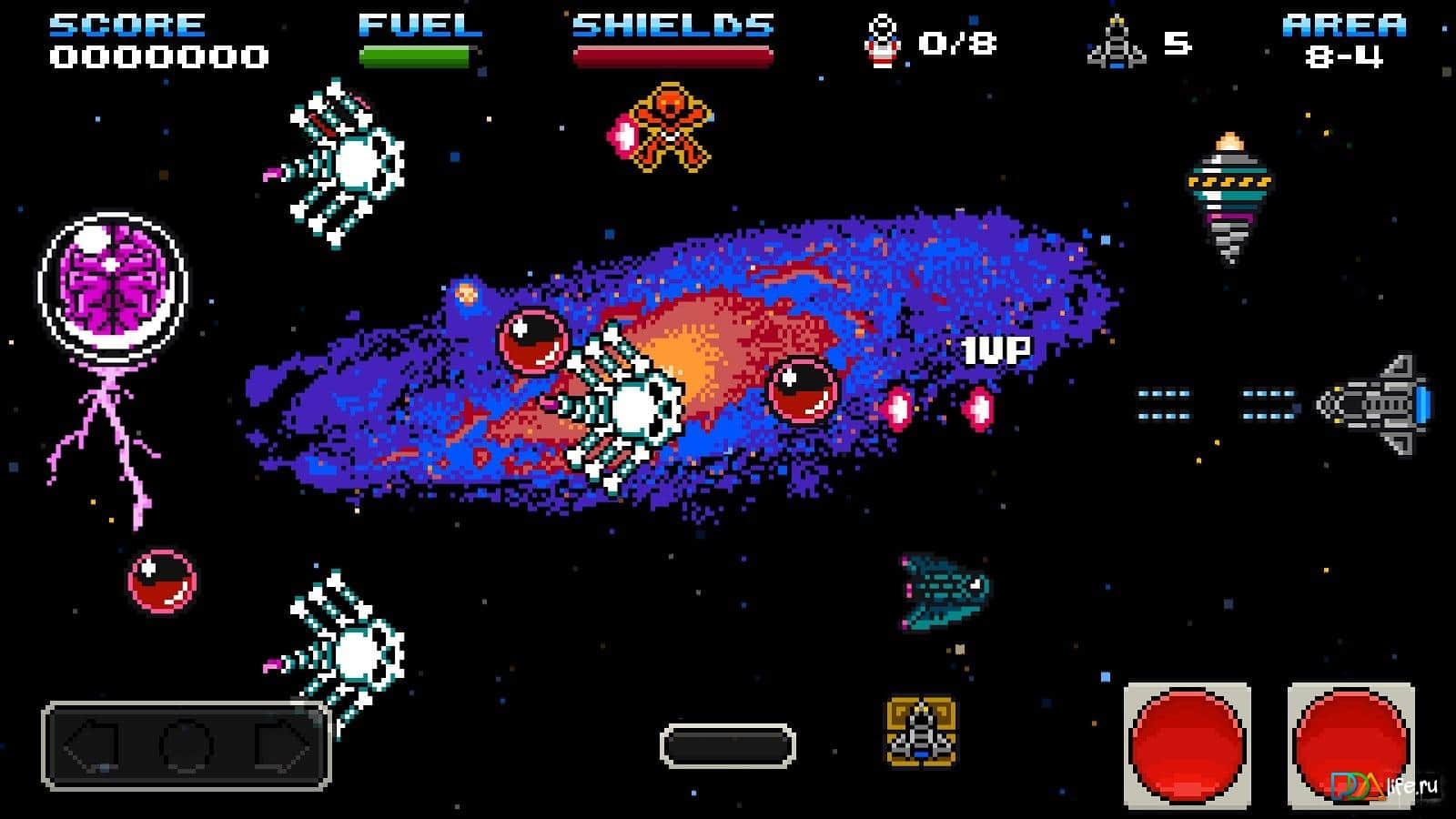Click the PDAlife.ru watermark logo

(1383, 786)
